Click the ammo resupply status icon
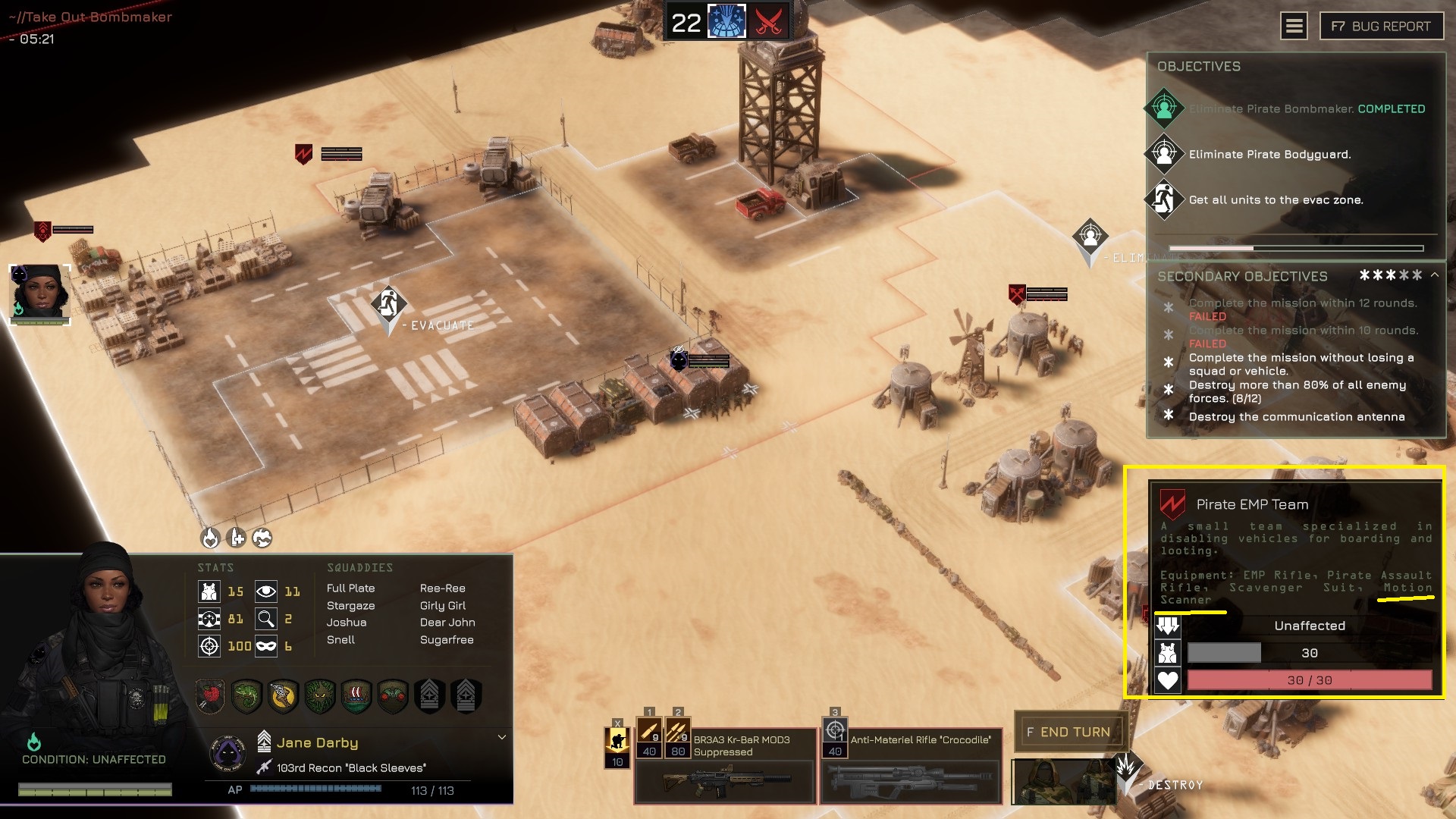This screenshot has height=819, width=1456. pyautogui.click(x=237, y=538)
